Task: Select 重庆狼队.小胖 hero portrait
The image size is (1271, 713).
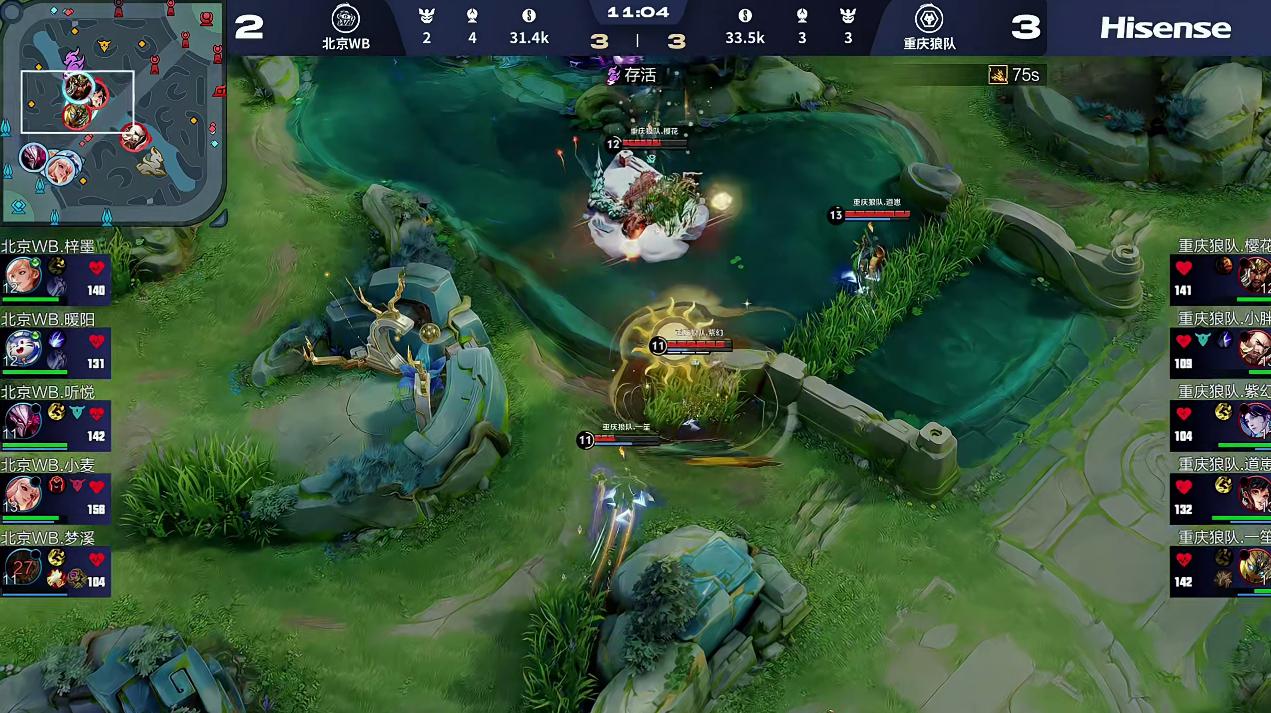Action: pos(1254,347)
